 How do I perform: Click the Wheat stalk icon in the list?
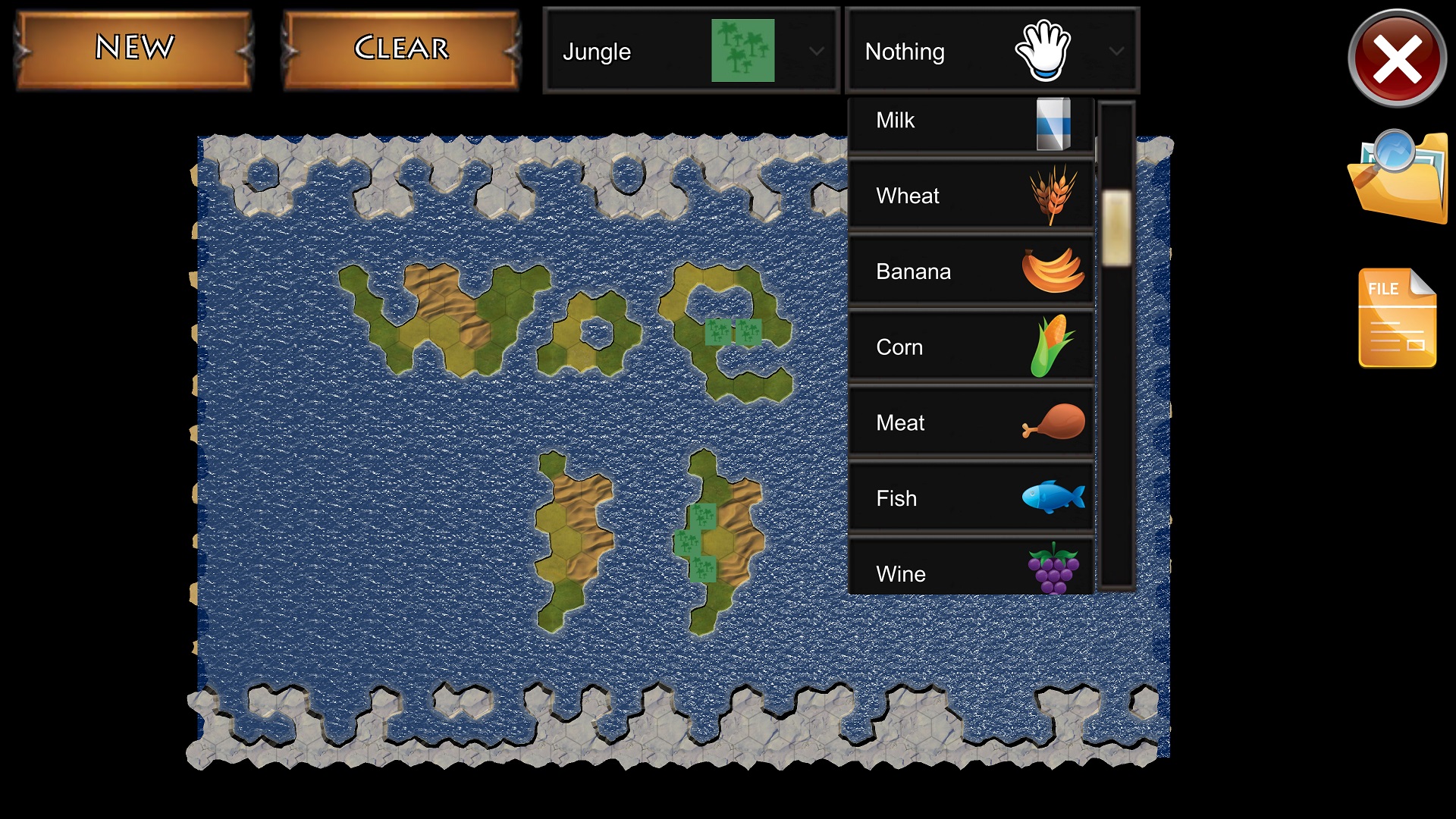point(1053,195)
